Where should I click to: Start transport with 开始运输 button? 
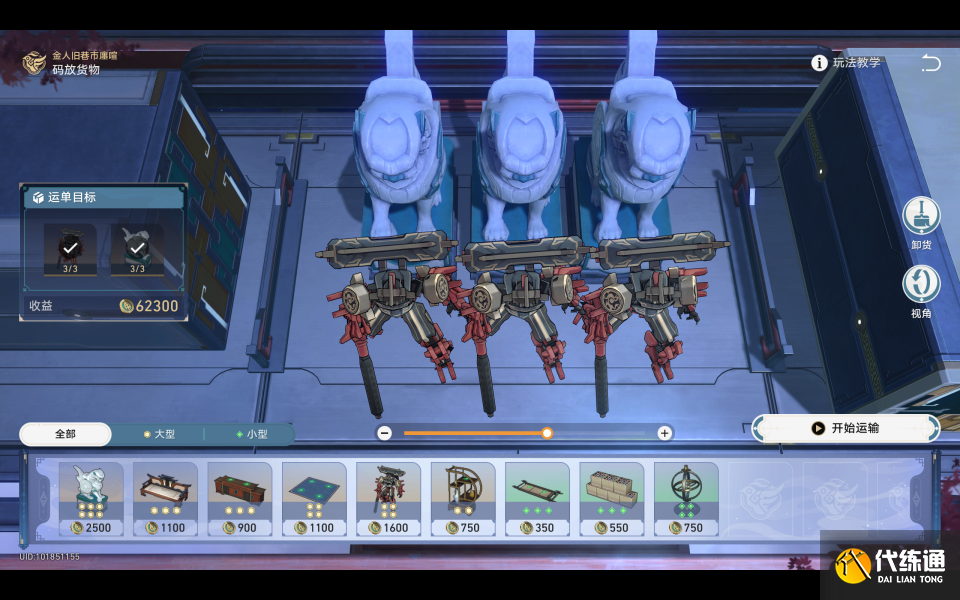coord(846,428)
